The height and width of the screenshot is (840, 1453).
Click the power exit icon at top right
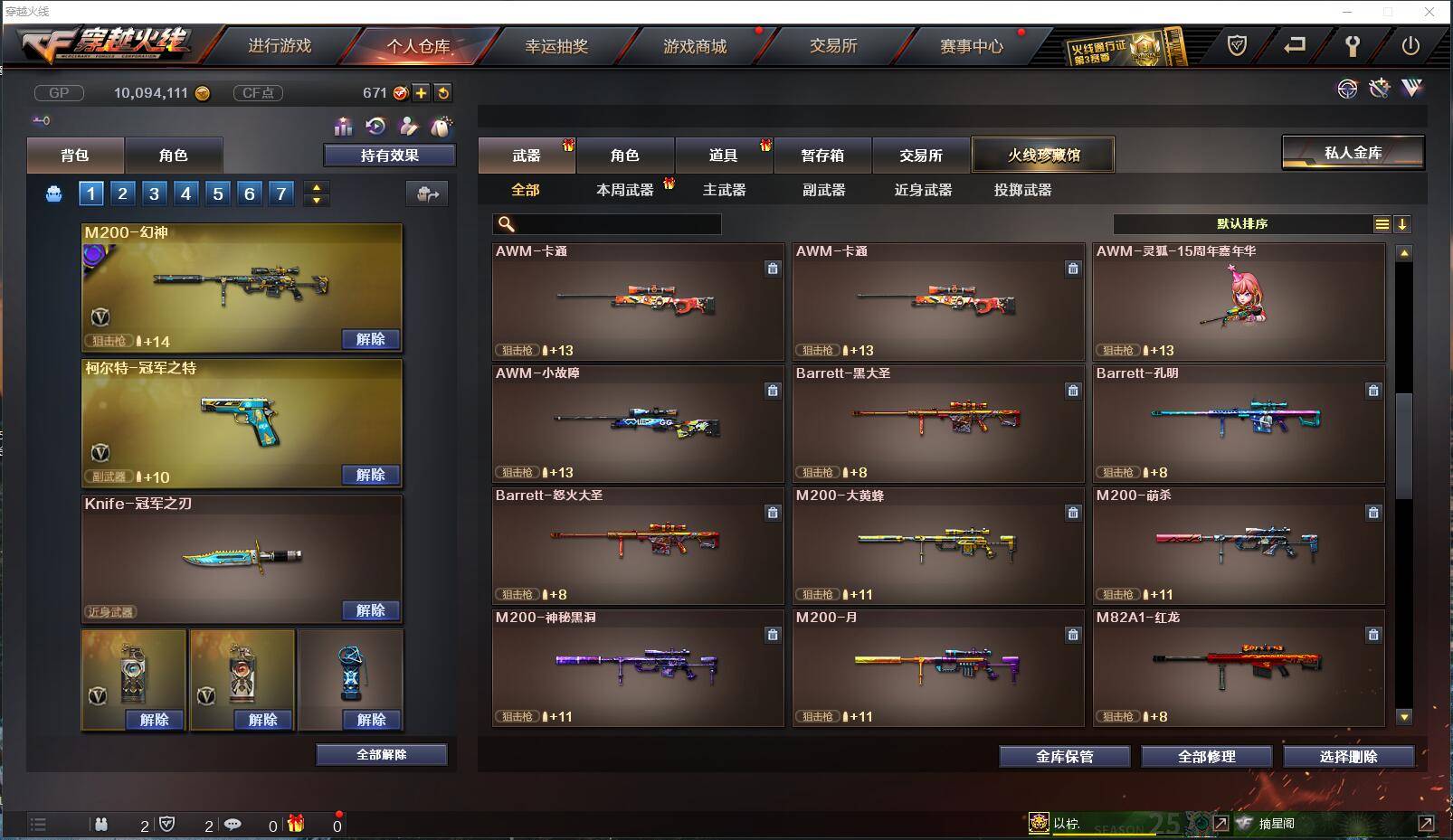(1410, 43)
